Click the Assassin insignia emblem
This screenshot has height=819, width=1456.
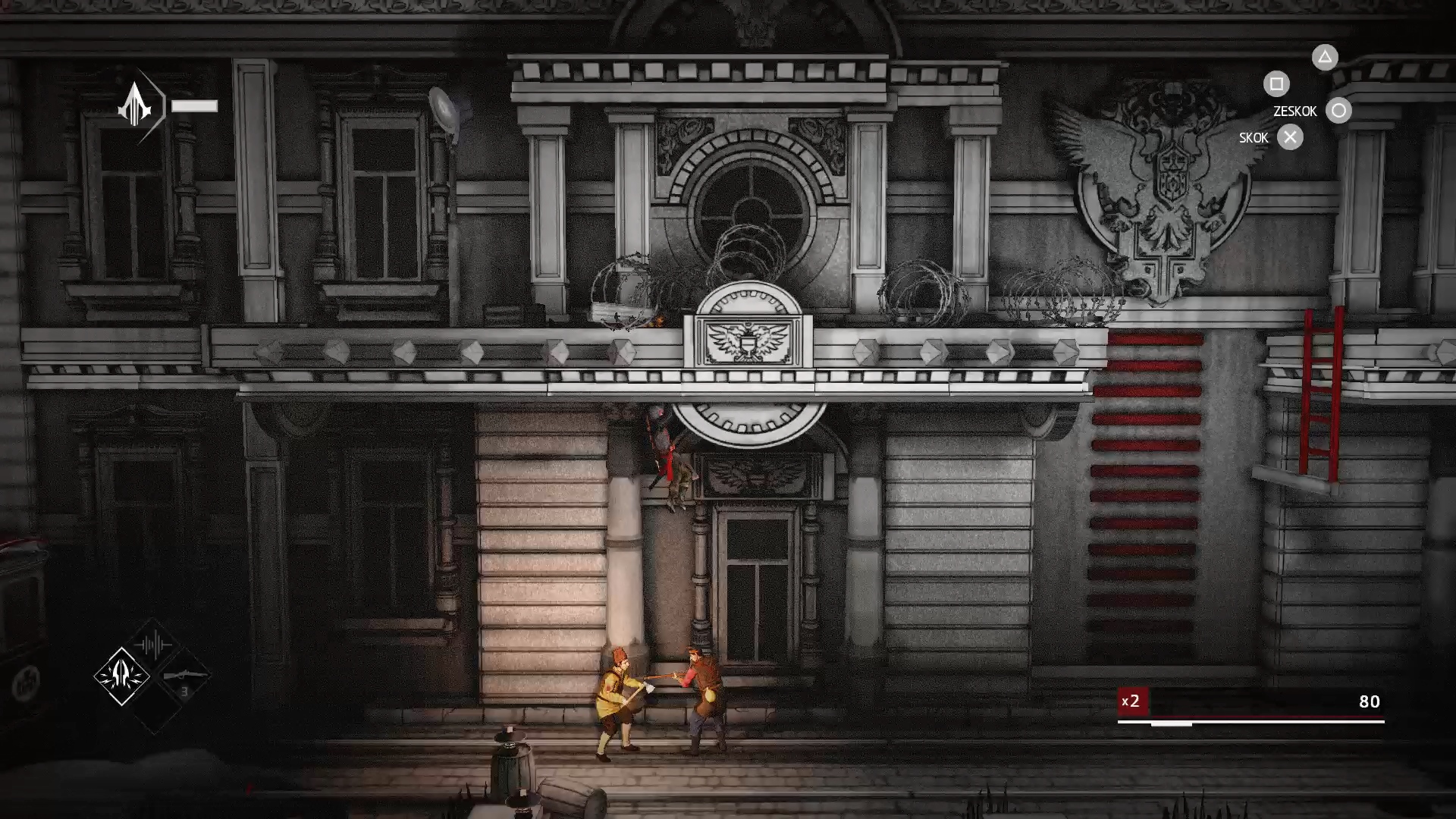135,105
